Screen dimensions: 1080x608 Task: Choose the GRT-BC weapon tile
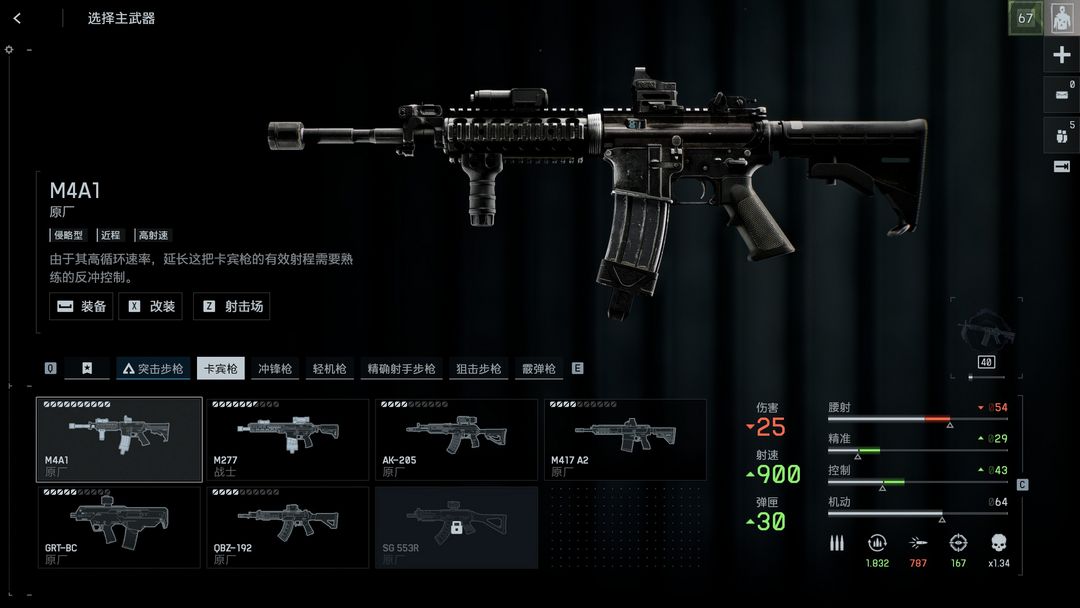click(119, 527)
